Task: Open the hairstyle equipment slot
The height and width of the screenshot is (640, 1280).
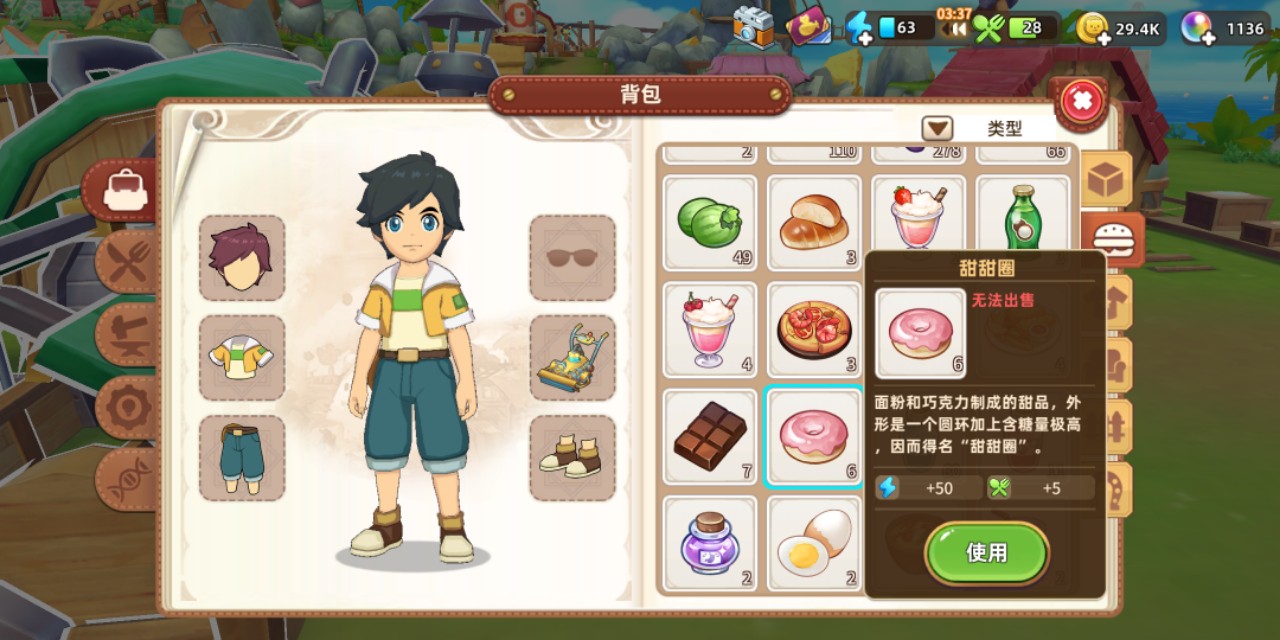Action: click(x=242, y=258)
